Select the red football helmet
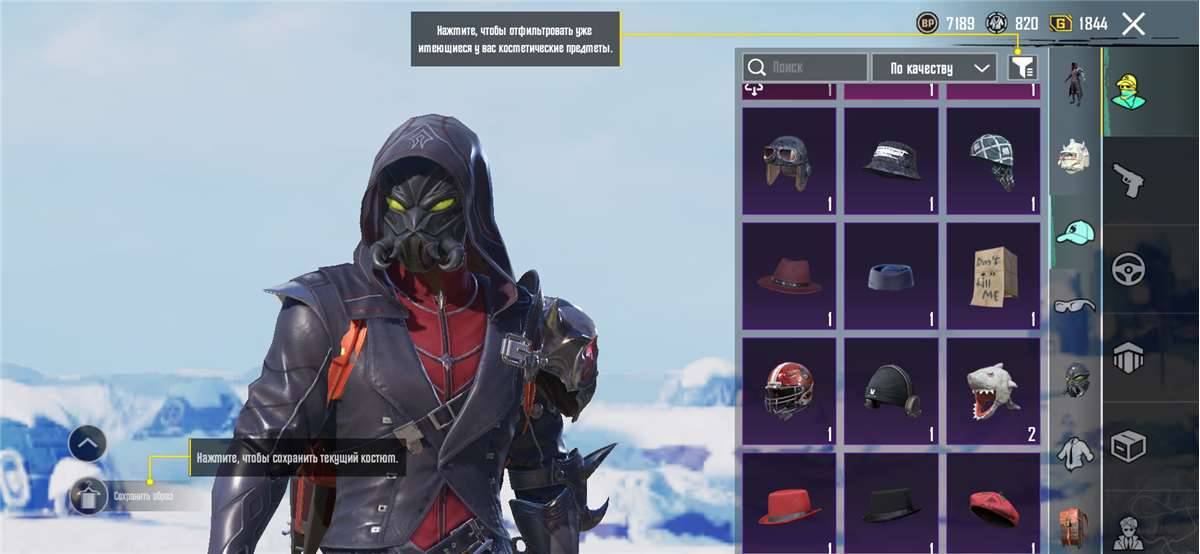1200x554 pixels. pyautogui.click(x=789, y=390)
